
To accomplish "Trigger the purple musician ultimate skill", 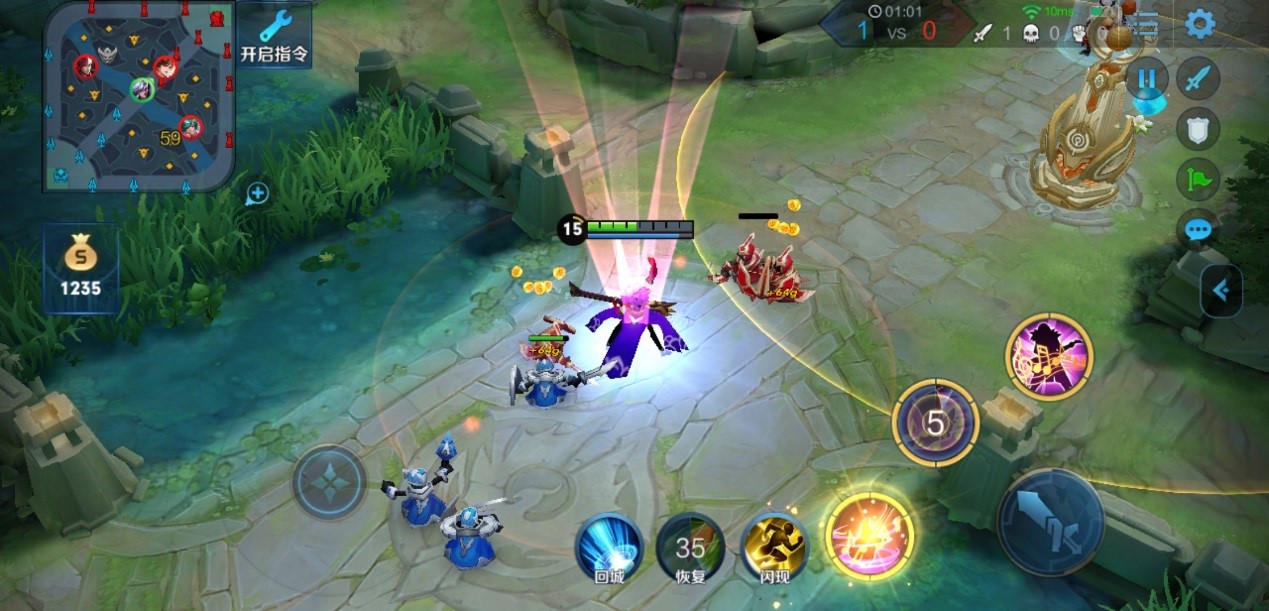I will (1048, 356).
